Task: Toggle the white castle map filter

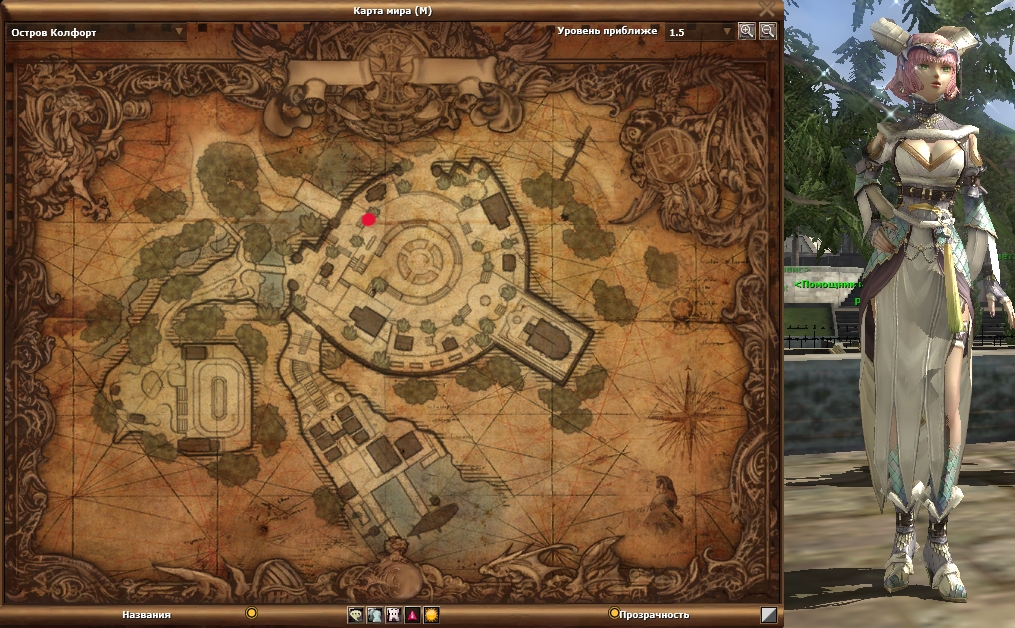Action: [393, 615]
